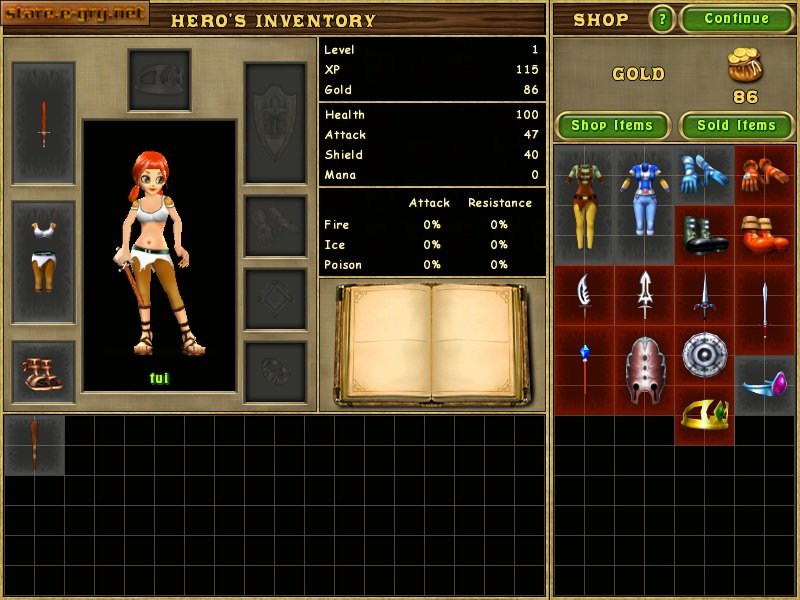Select the blue gloves in shop
The width and height of the screenshot is (800, 600).
(704, 174)
